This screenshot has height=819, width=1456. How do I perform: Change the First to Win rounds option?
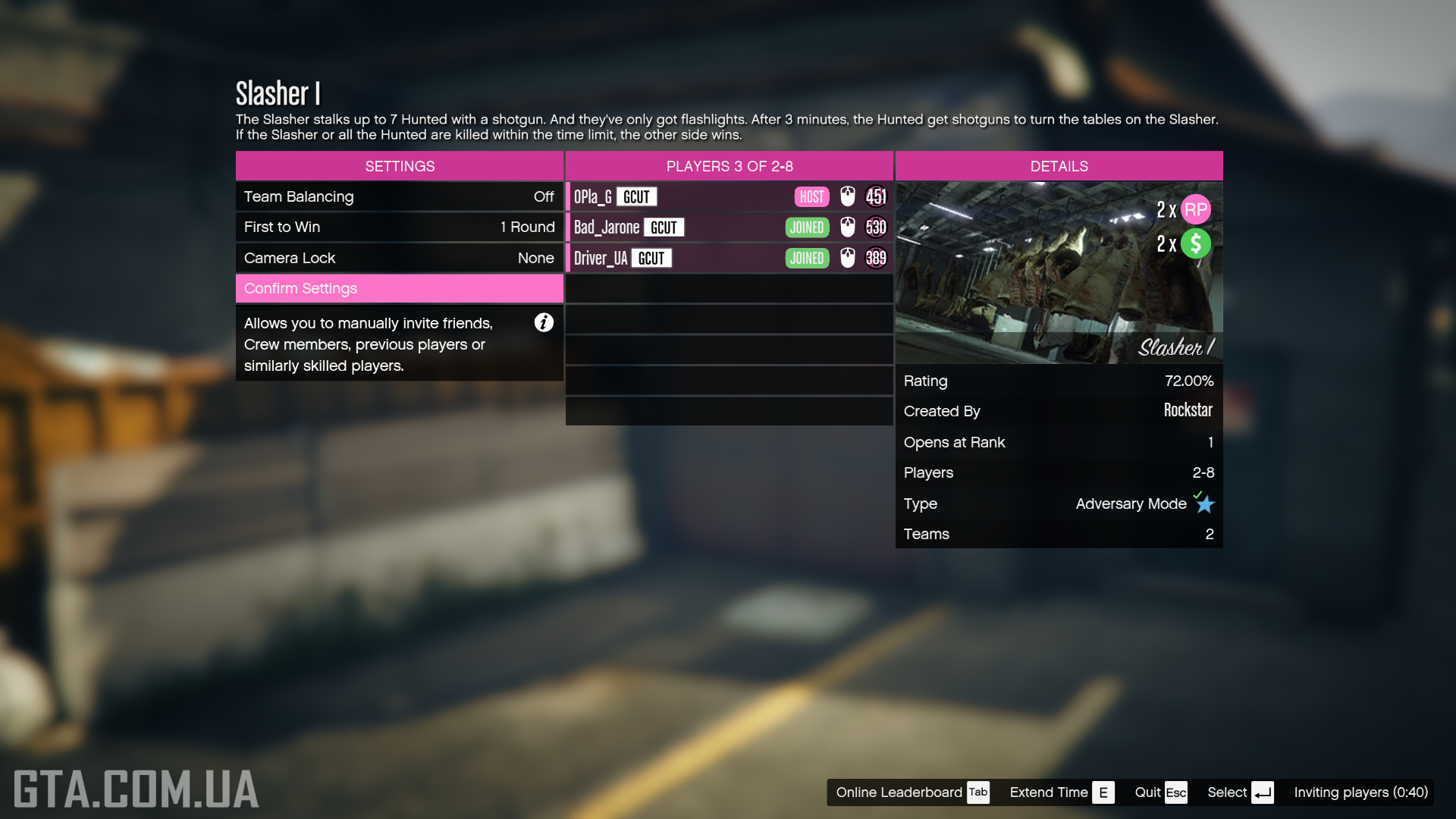point(399,227)
